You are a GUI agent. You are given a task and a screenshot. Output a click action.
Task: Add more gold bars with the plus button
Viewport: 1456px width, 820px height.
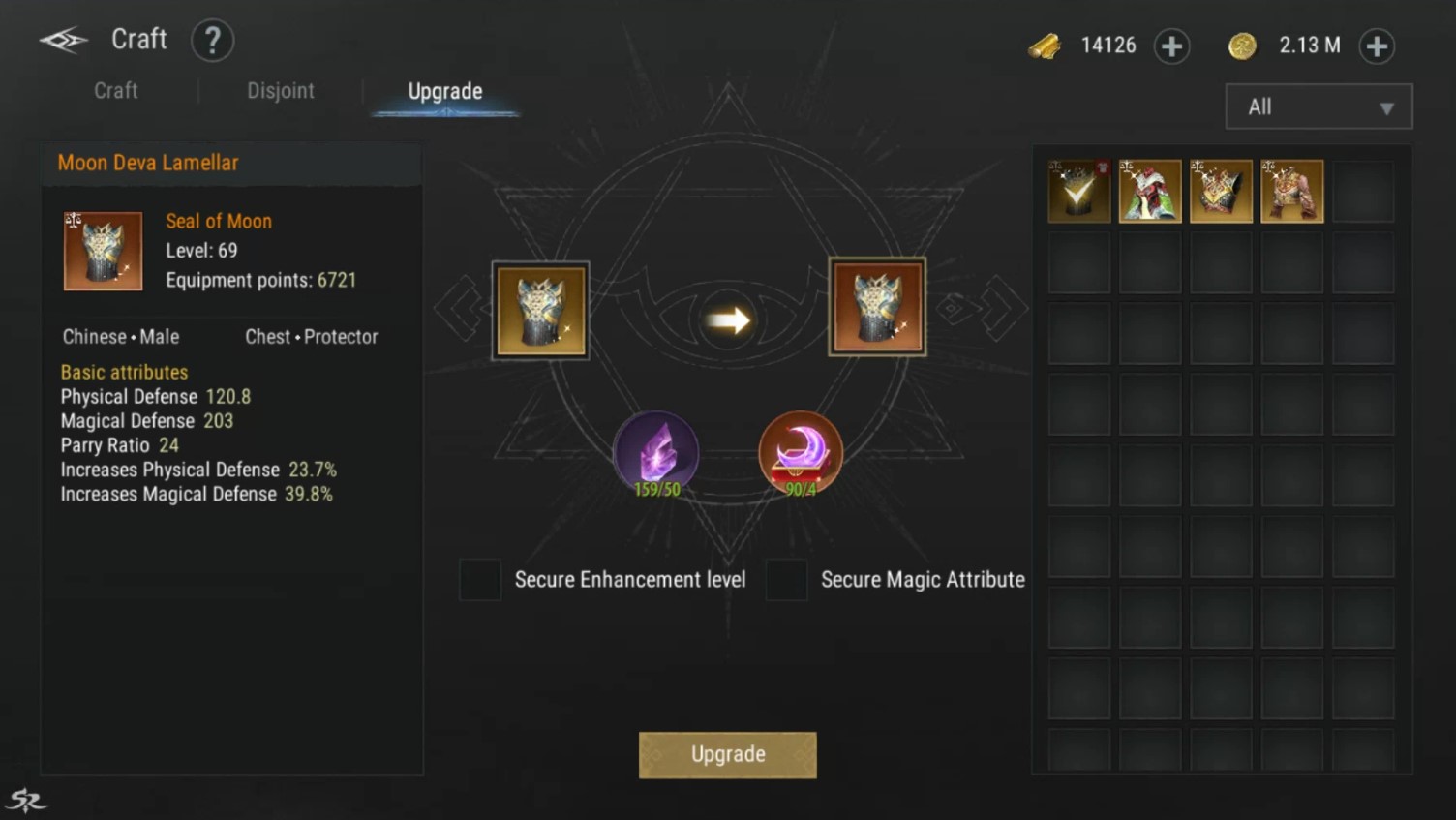coord(1171,46)
